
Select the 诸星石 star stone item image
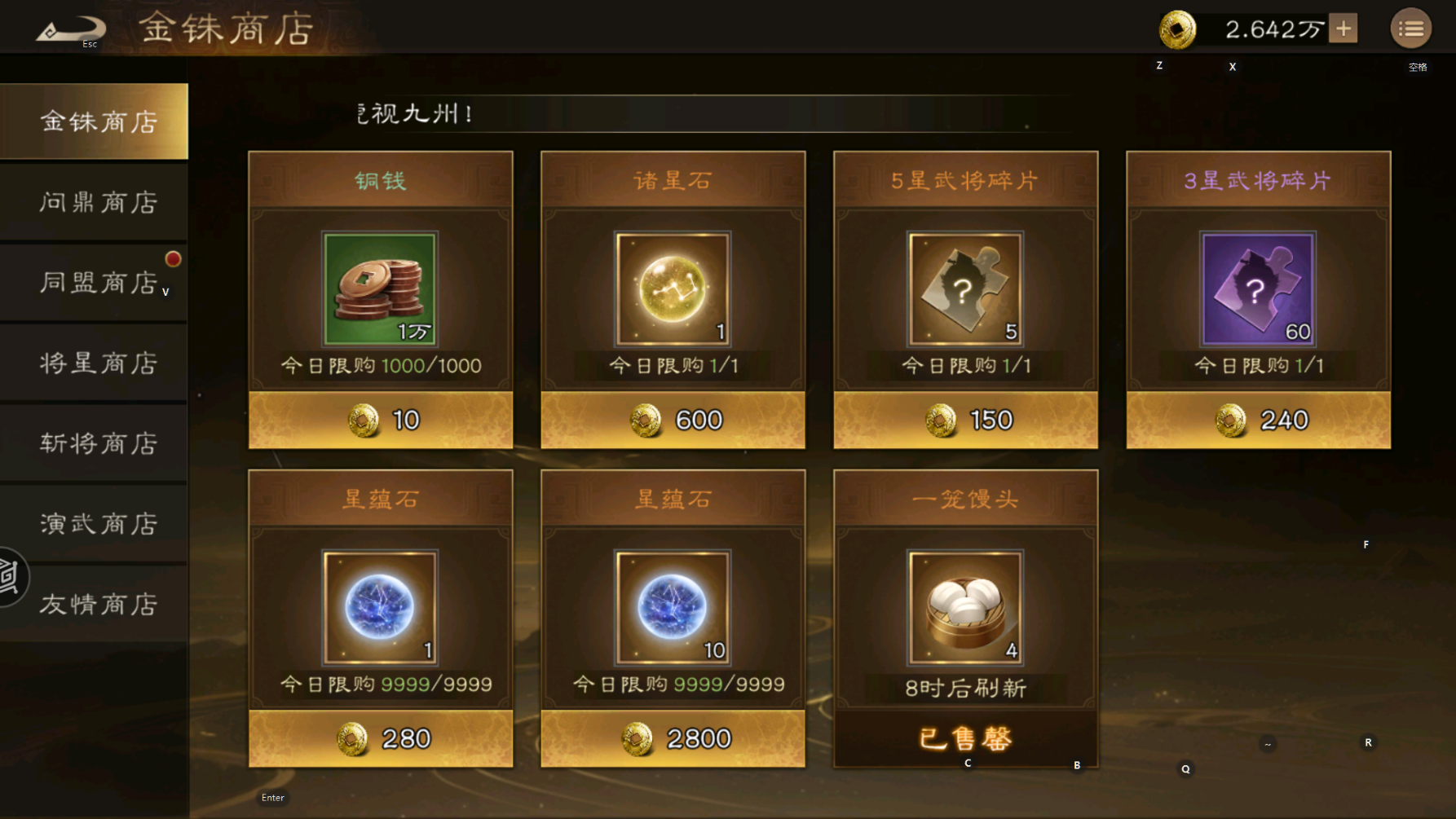672,288
